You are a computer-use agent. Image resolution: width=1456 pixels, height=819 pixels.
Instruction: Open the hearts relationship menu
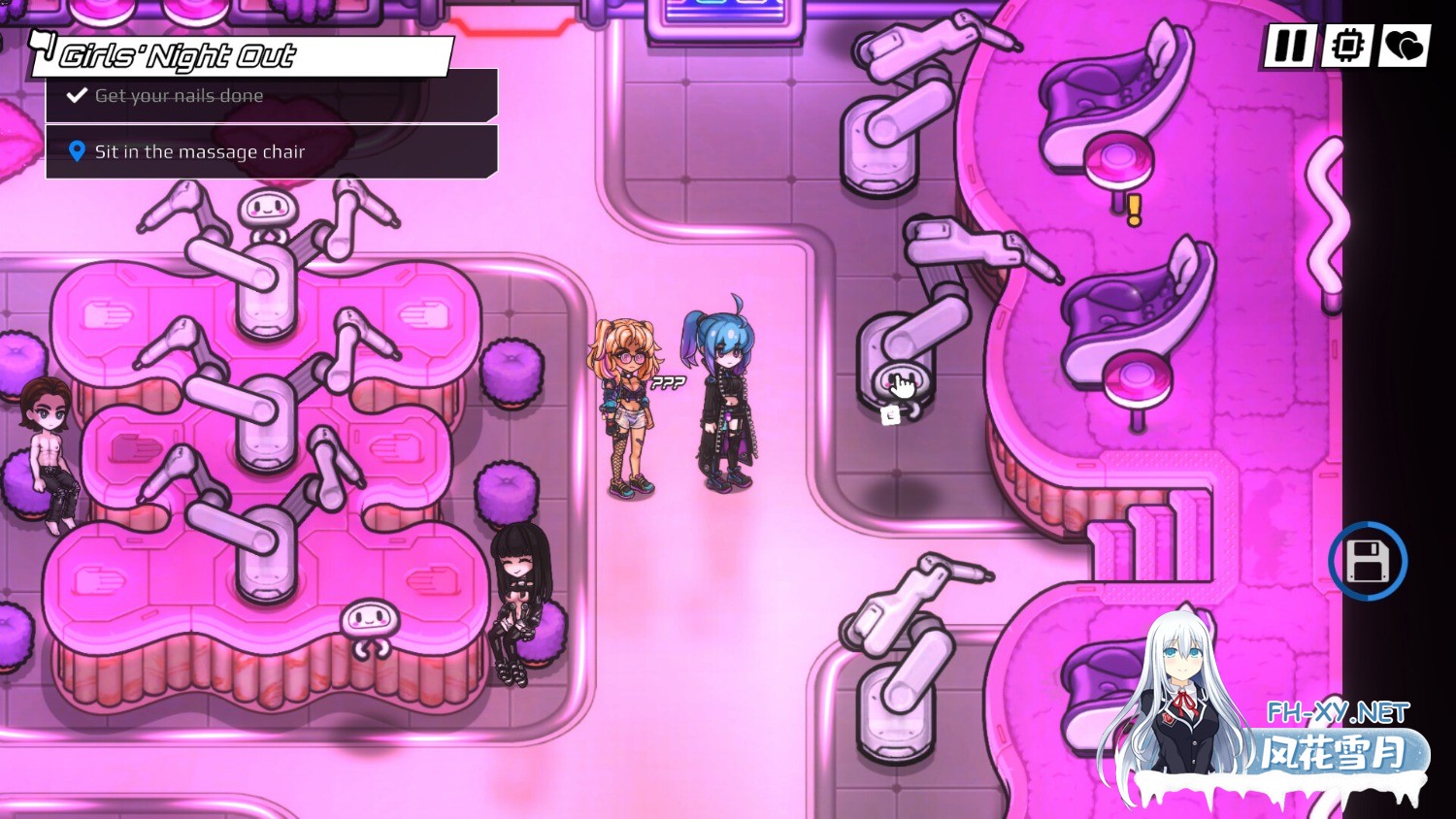click(1403, 46)
